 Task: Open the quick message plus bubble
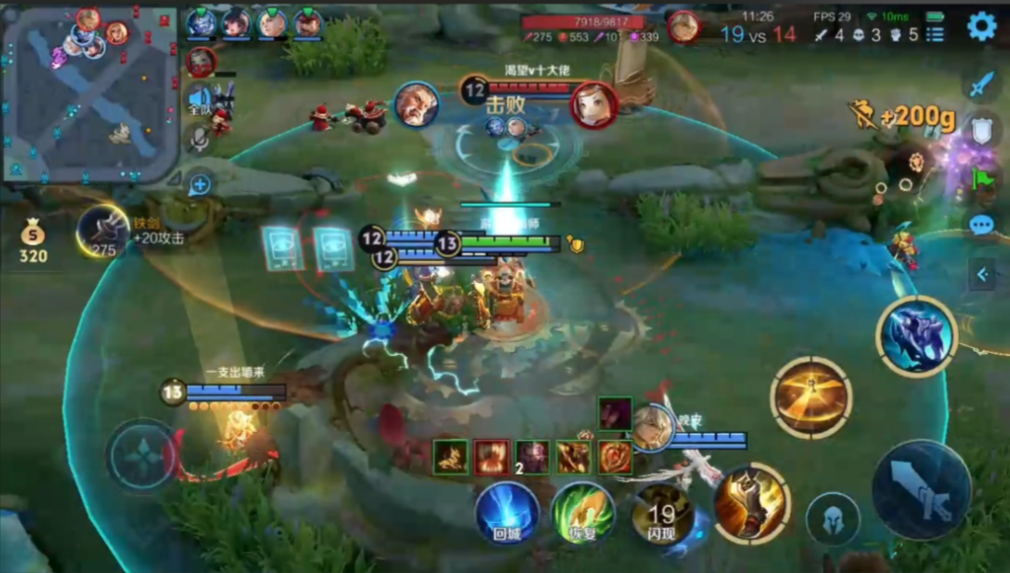[x=200, y=185]
